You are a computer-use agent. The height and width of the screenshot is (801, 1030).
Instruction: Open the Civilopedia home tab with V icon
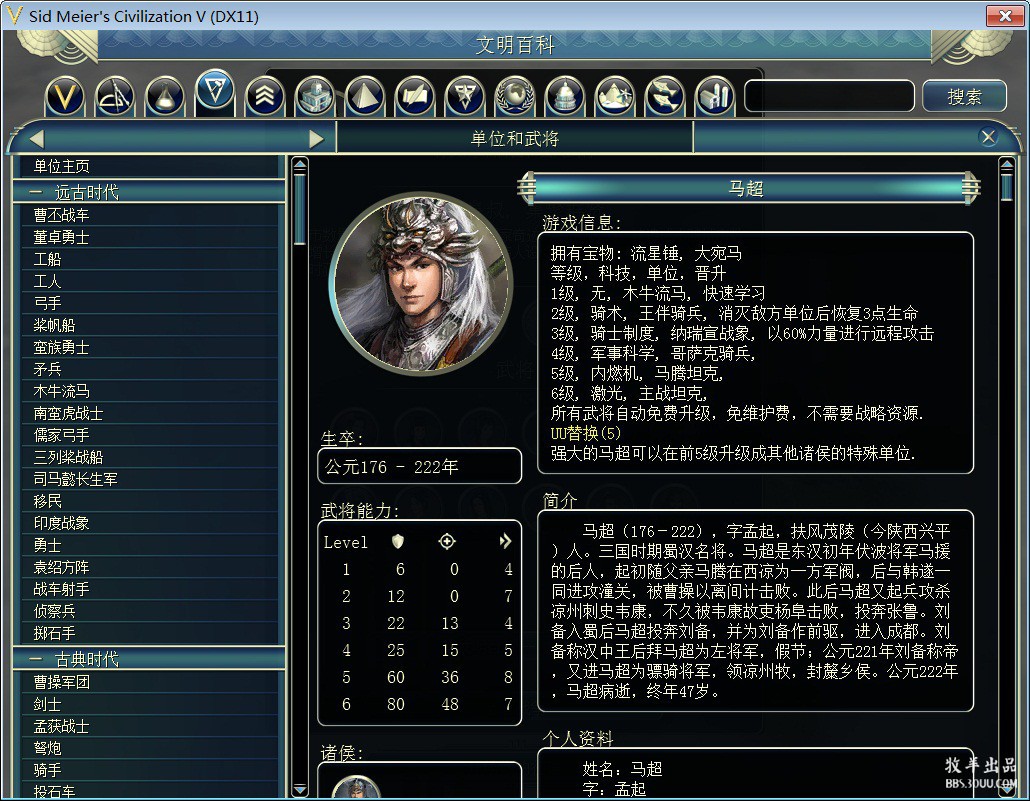(x=66, y=96)
